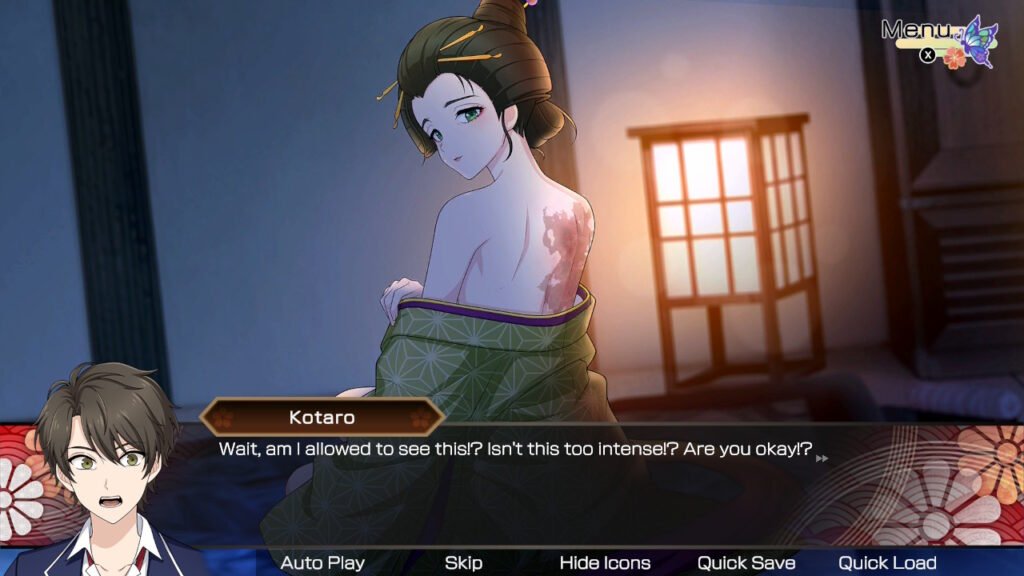The width and height of the screenshot is (1024, 576).
Task: Open the Menu with butterfly icon
Action: pyautogui.click(x=938, y=38)
